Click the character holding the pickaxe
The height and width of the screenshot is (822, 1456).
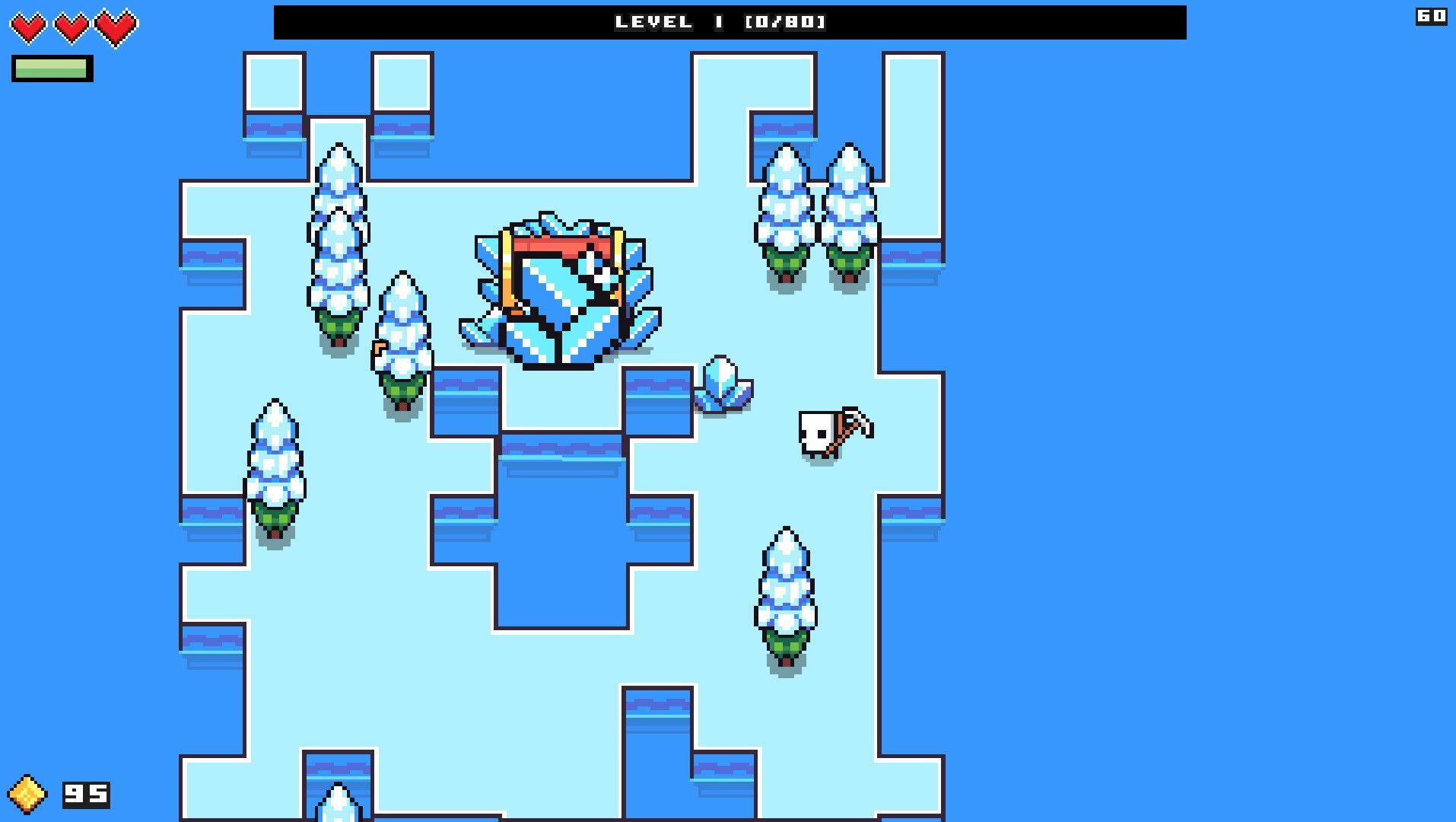coord(815,434)
